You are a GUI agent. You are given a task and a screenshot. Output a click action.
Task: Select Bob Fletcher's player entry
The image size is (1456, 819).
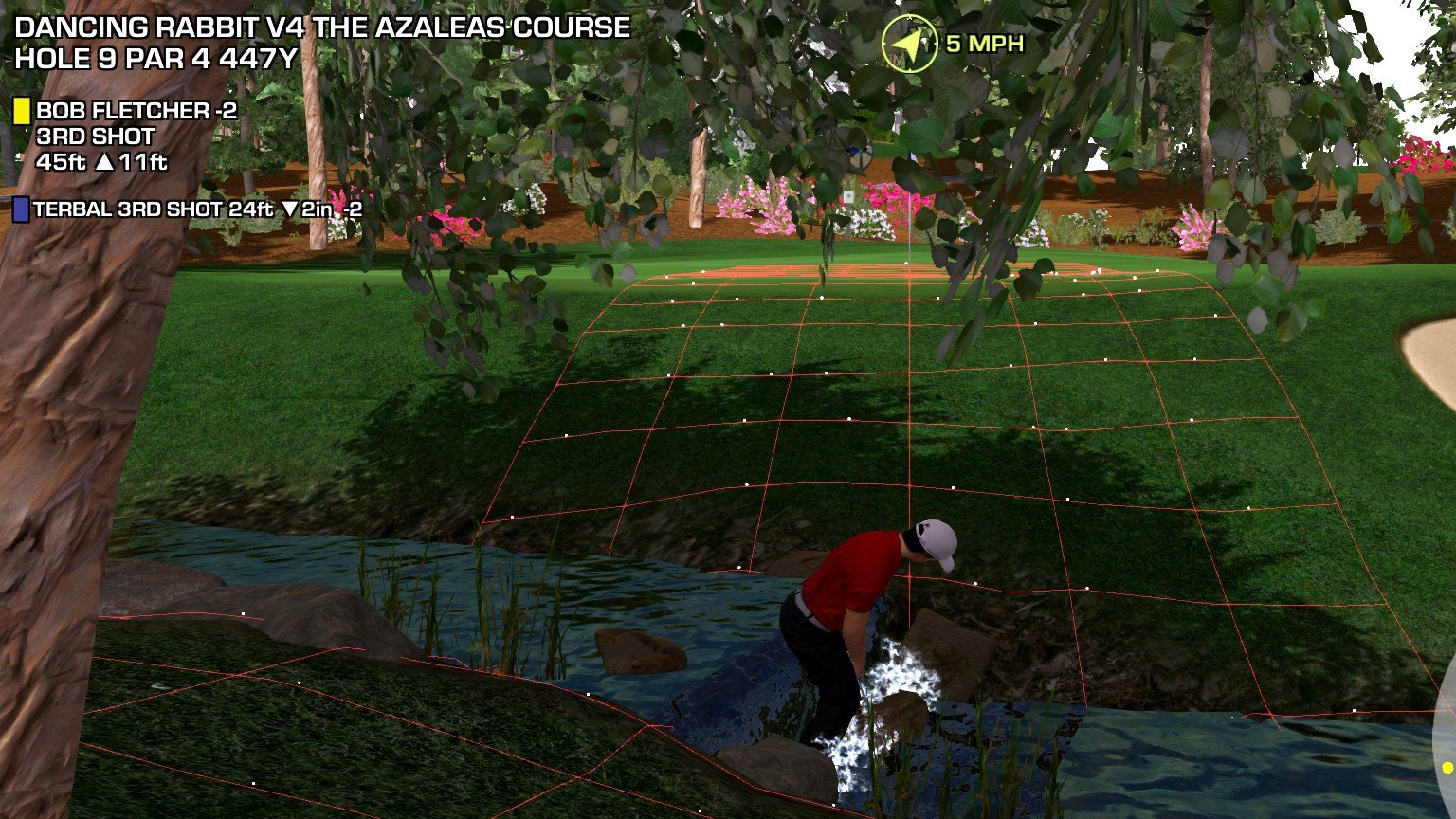(x=136, y=112)
